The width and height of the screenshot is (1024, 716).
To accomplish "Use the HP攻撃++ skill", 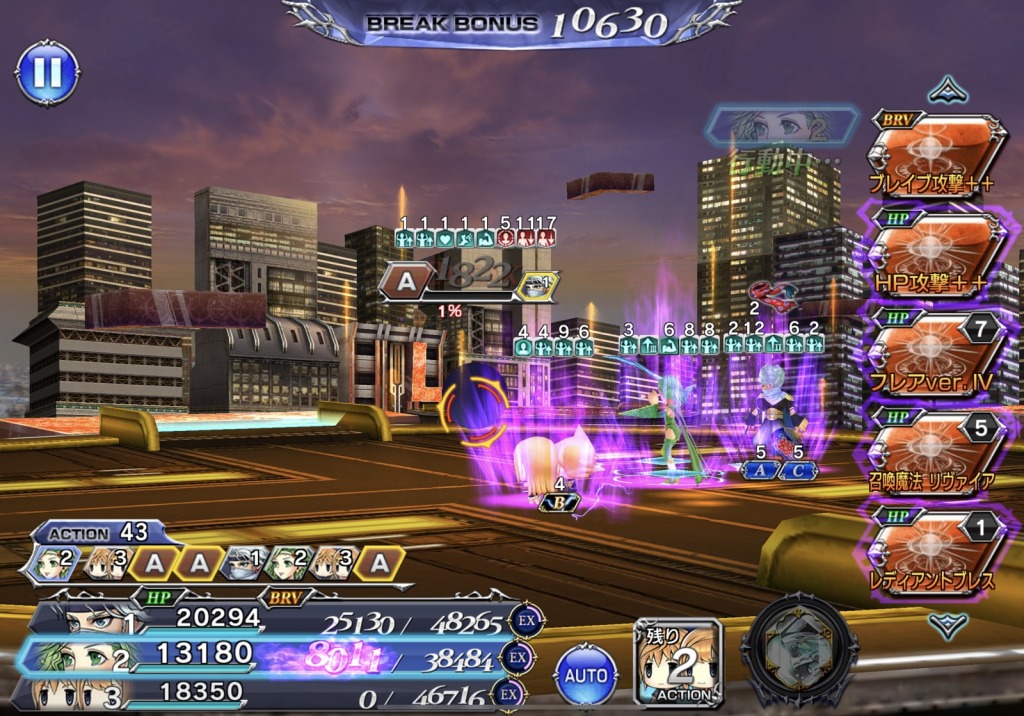I will pos(935,254).
